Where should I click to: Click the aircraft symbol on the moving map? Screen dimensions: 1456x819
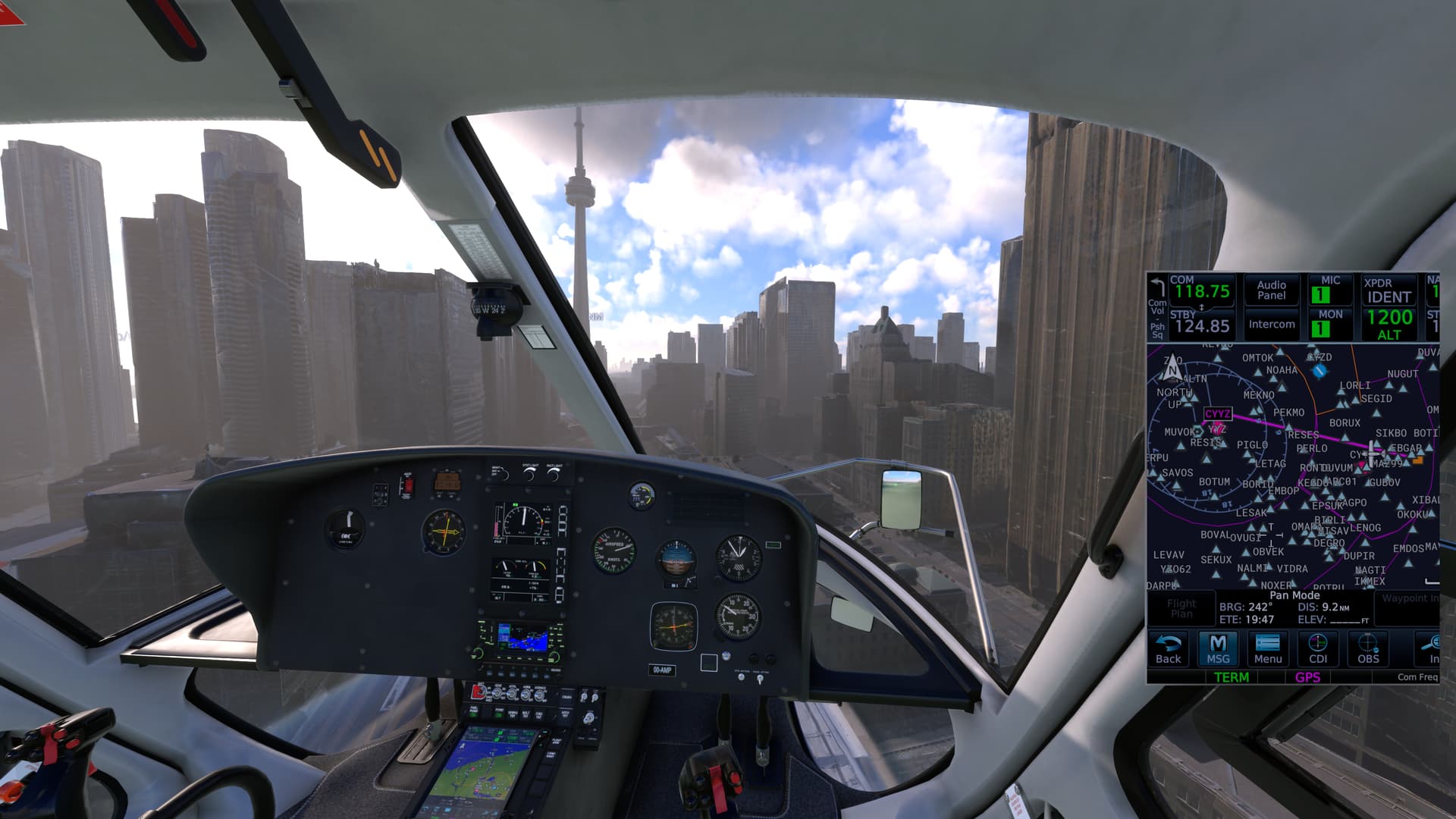coord(1373,453)
